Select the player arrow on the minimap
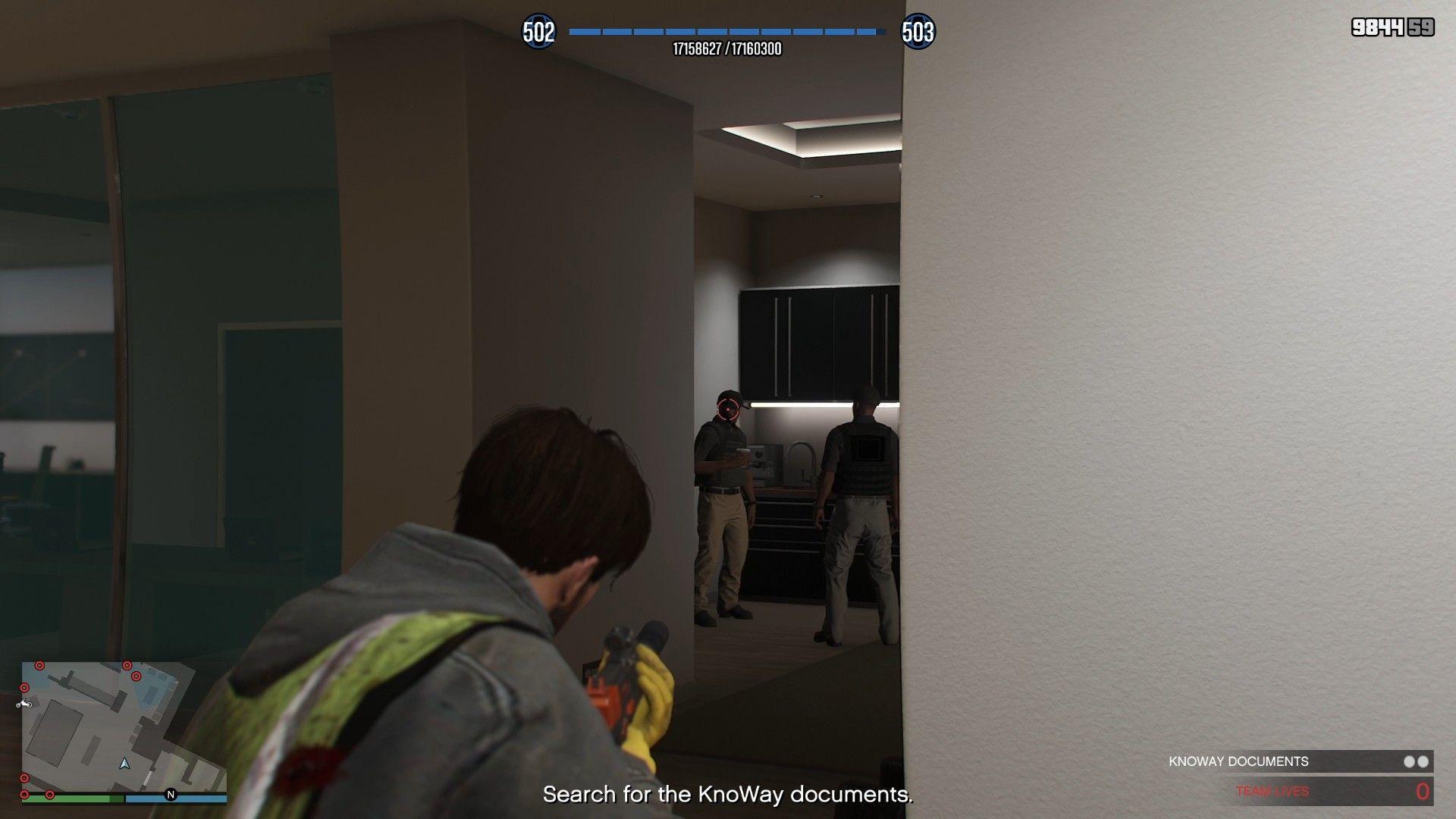The height and width of the screenshot is (819, 1456). point(124,765)
